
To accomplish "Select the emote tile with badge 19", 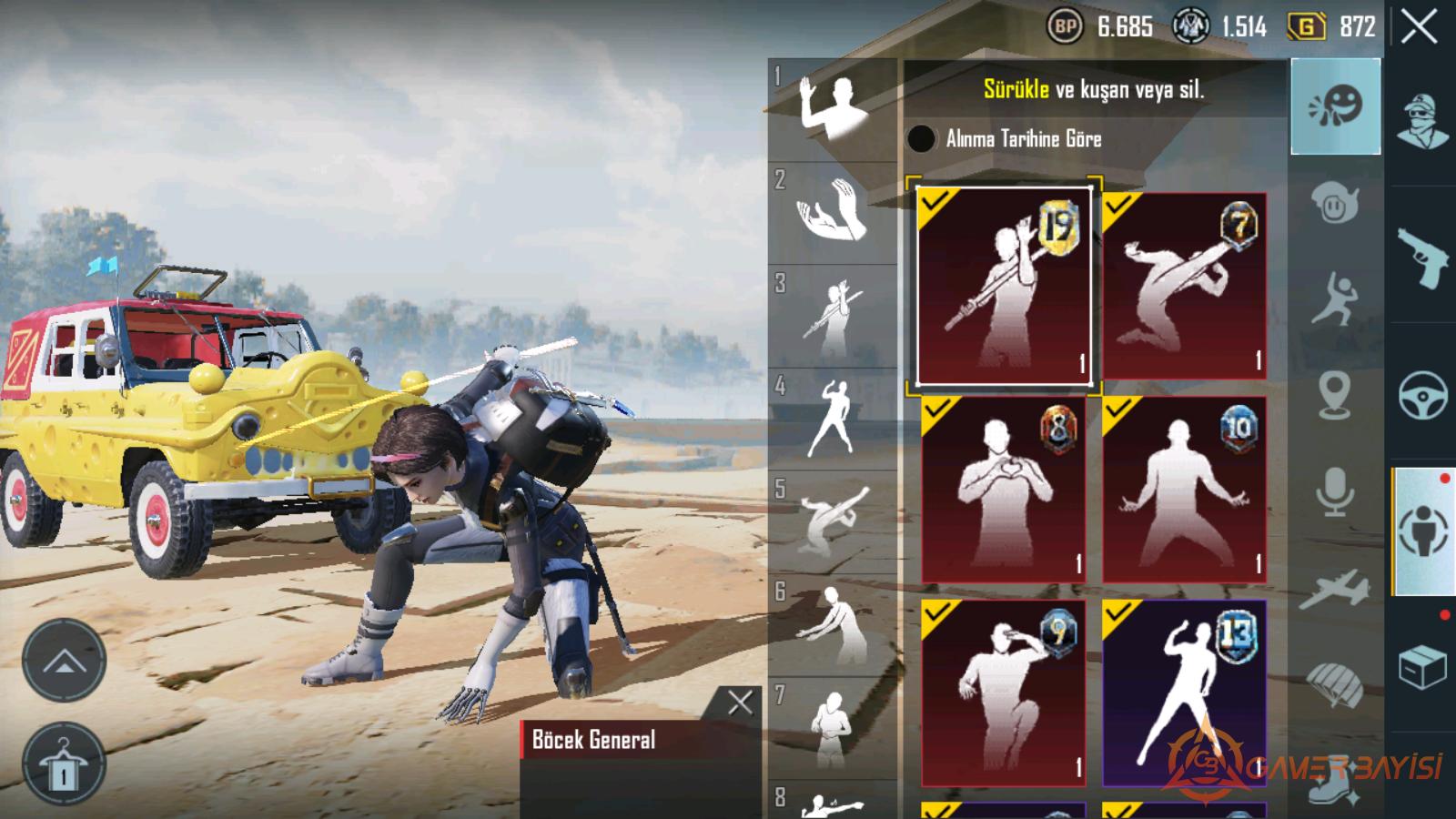I will (1004, 285).
